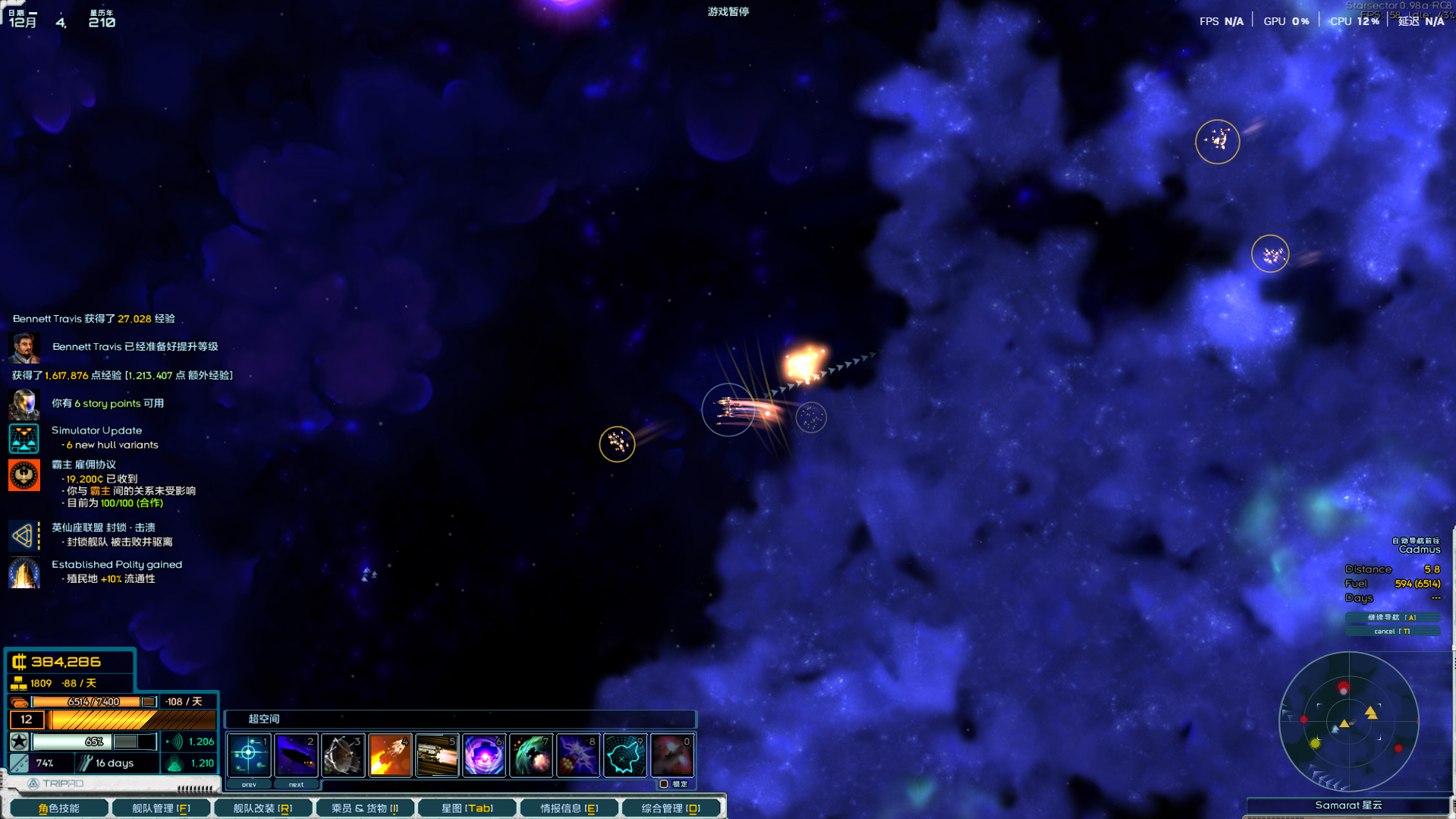Switch to previous ability bar with prev
Screen dimensions: 1456x819
249,784
